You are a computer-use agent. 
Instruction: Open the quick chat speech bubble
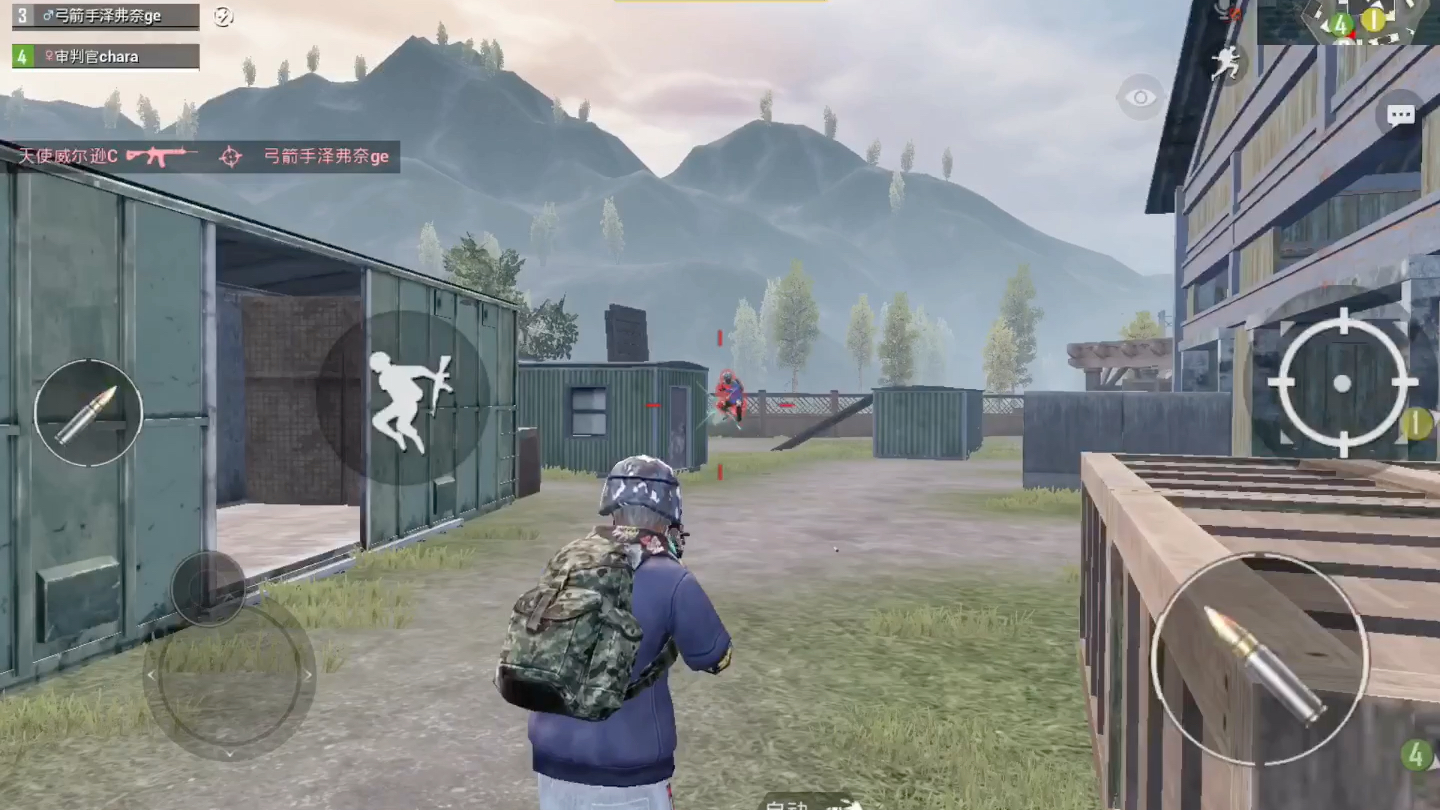[1399, 114]
